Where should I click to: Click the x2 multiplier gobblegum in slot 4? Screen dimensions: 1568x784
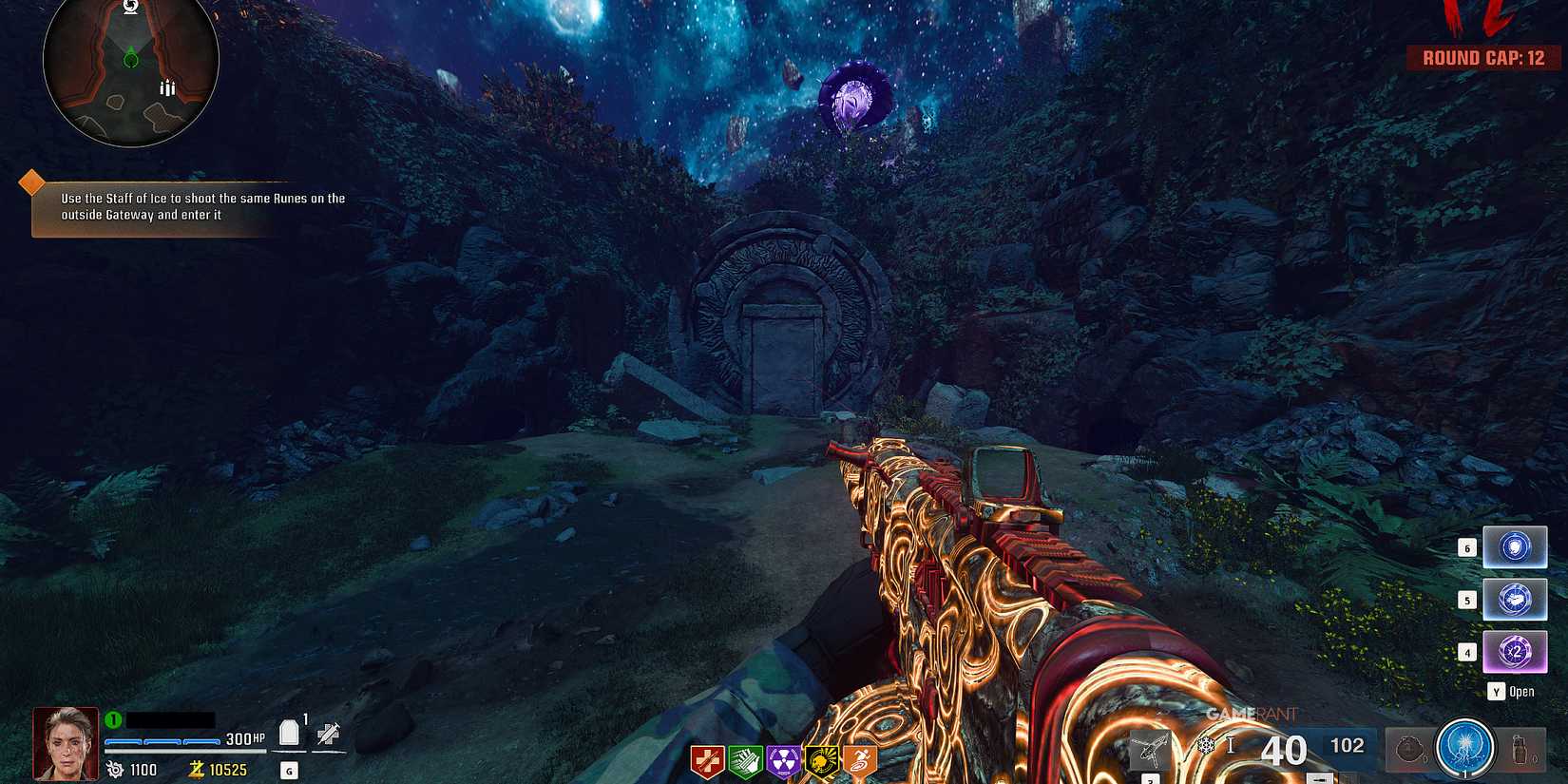coord(1515,651)
